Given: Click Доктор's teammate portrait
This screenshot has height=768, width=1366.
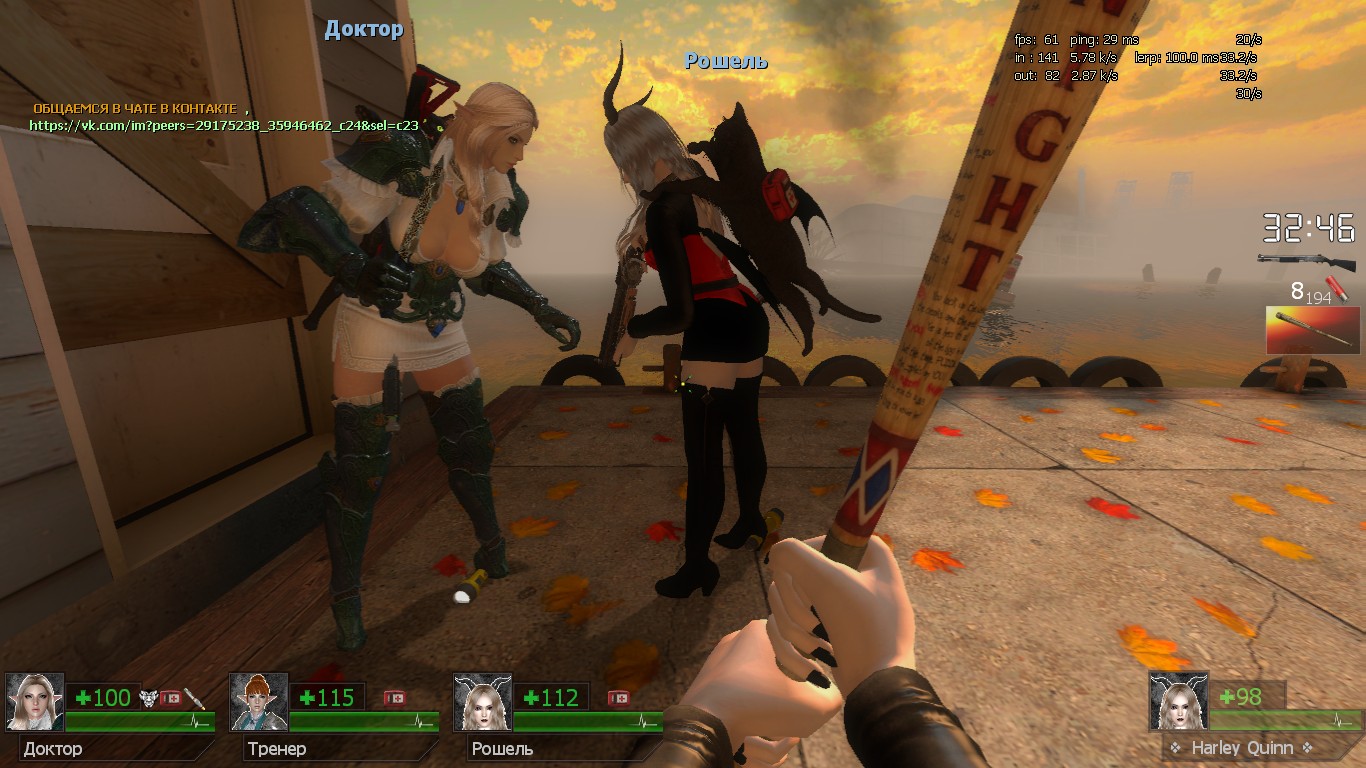Looking at the screenshot, I should coord(35,702).
